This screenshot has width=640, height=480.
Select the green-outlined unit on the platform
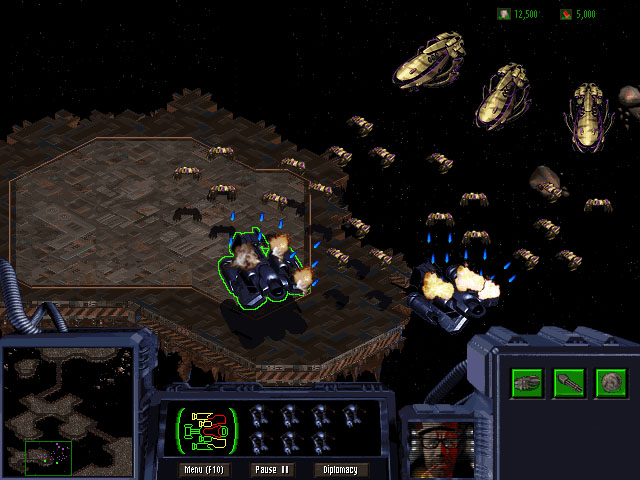point(260,268)
